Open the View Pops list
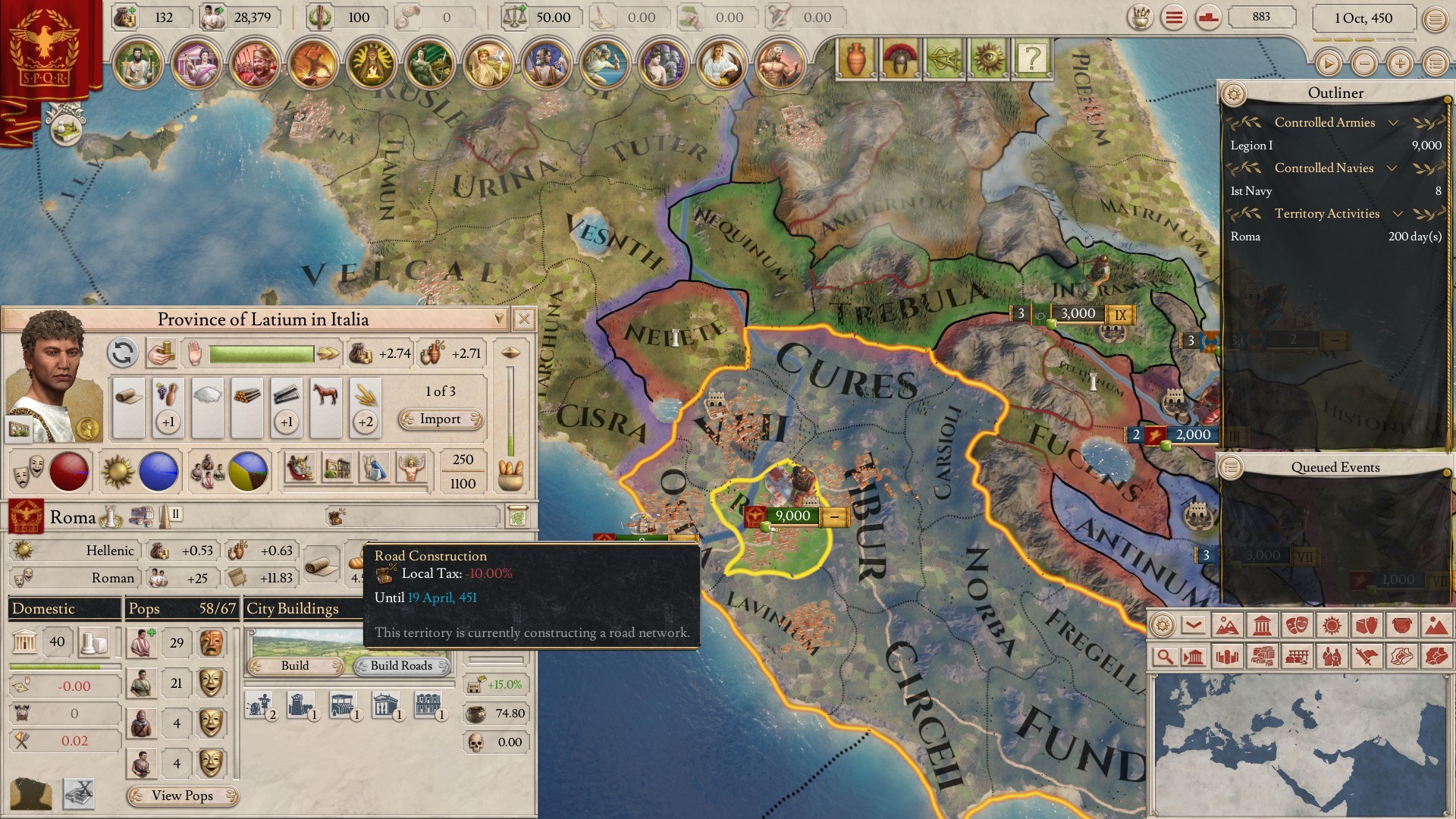1456x819 pixels. 182,795
